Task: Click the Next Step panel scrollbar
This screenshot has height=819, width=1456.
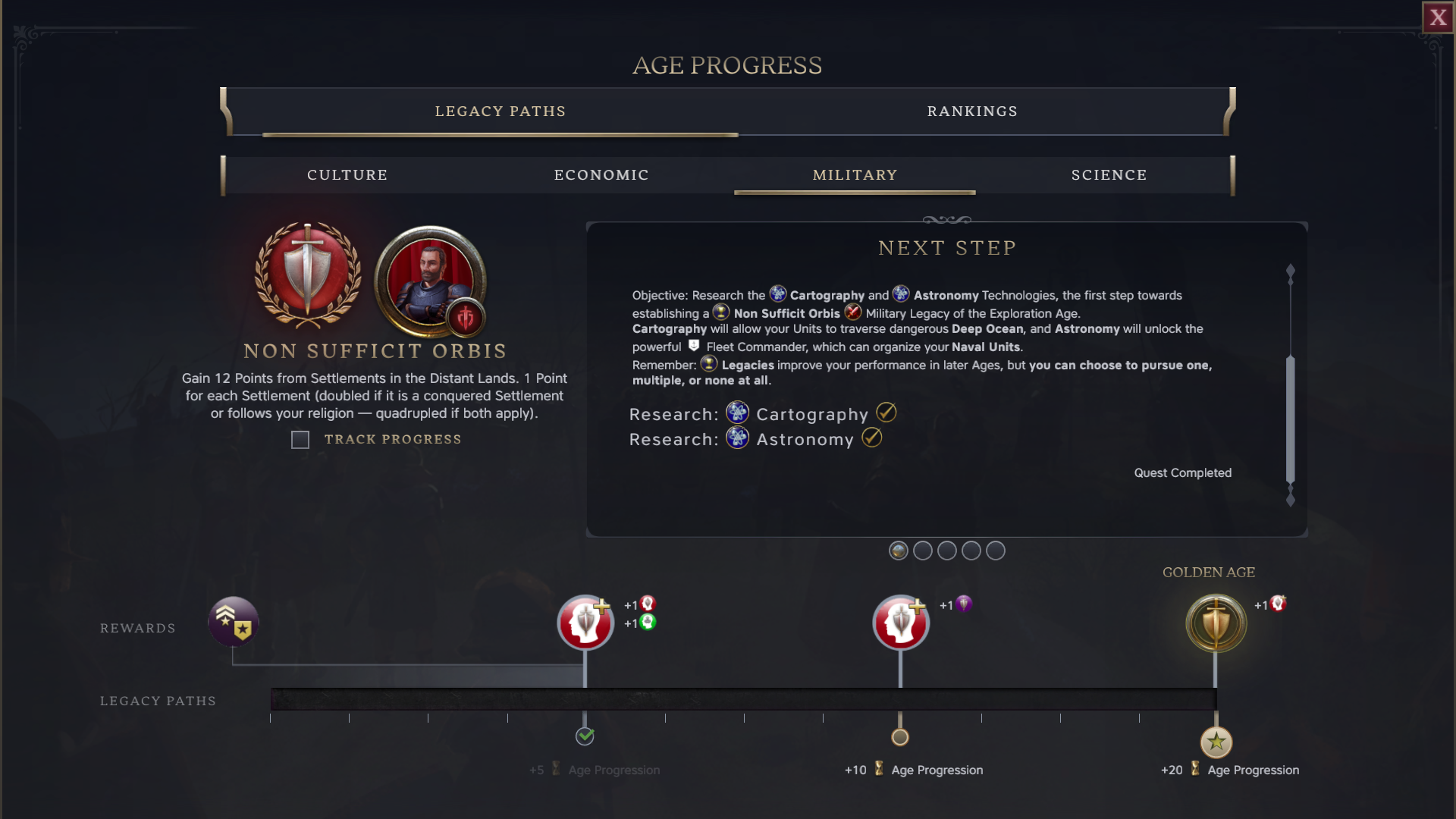Action: point(1290,417)
